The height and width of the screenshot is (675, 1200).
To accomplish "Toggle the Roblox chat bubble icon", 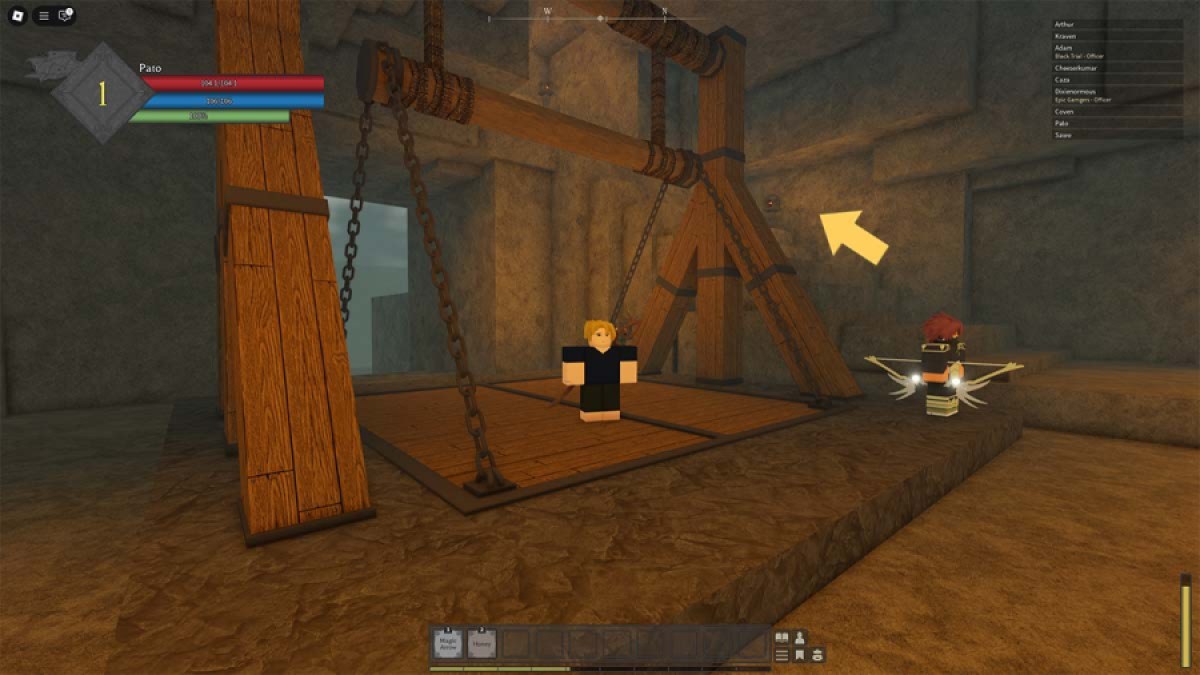I will coord(65,15).
